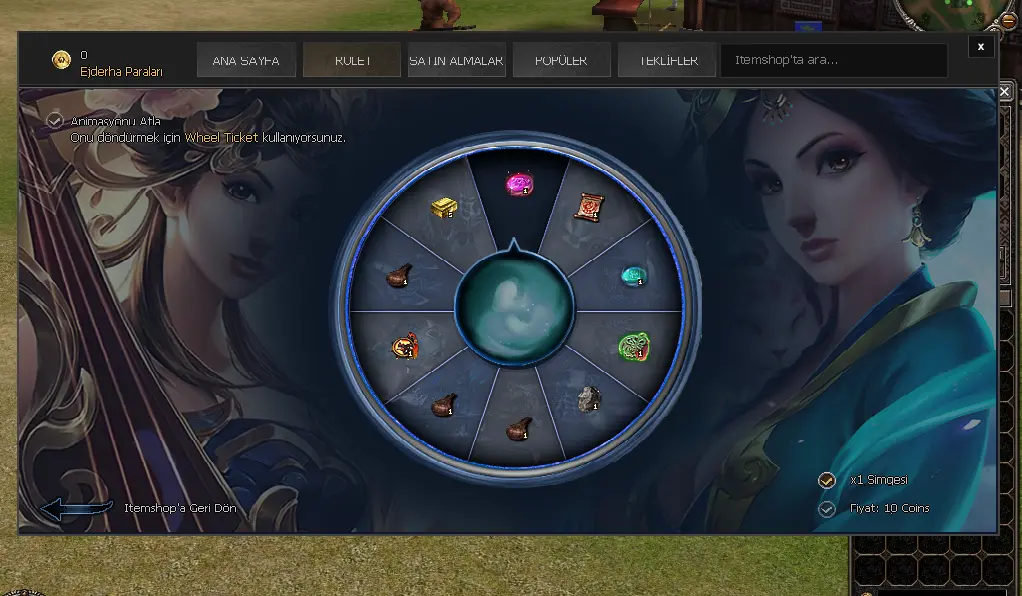Switch to the RULET tab
Viewport: 1022px width, 596px height.
click(x=352, y=60)
